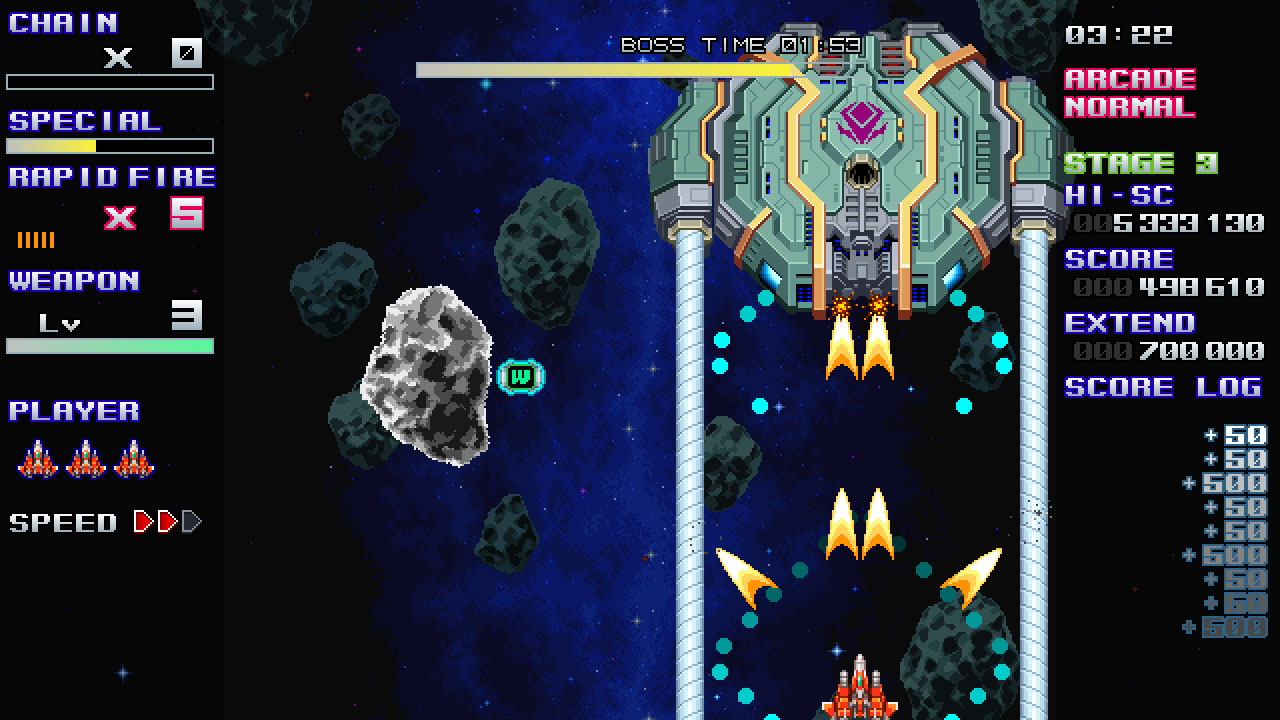Screen dimensions: 1280x720
Task: Select the orange rapid fire tick marks
Action: [37, 238]
